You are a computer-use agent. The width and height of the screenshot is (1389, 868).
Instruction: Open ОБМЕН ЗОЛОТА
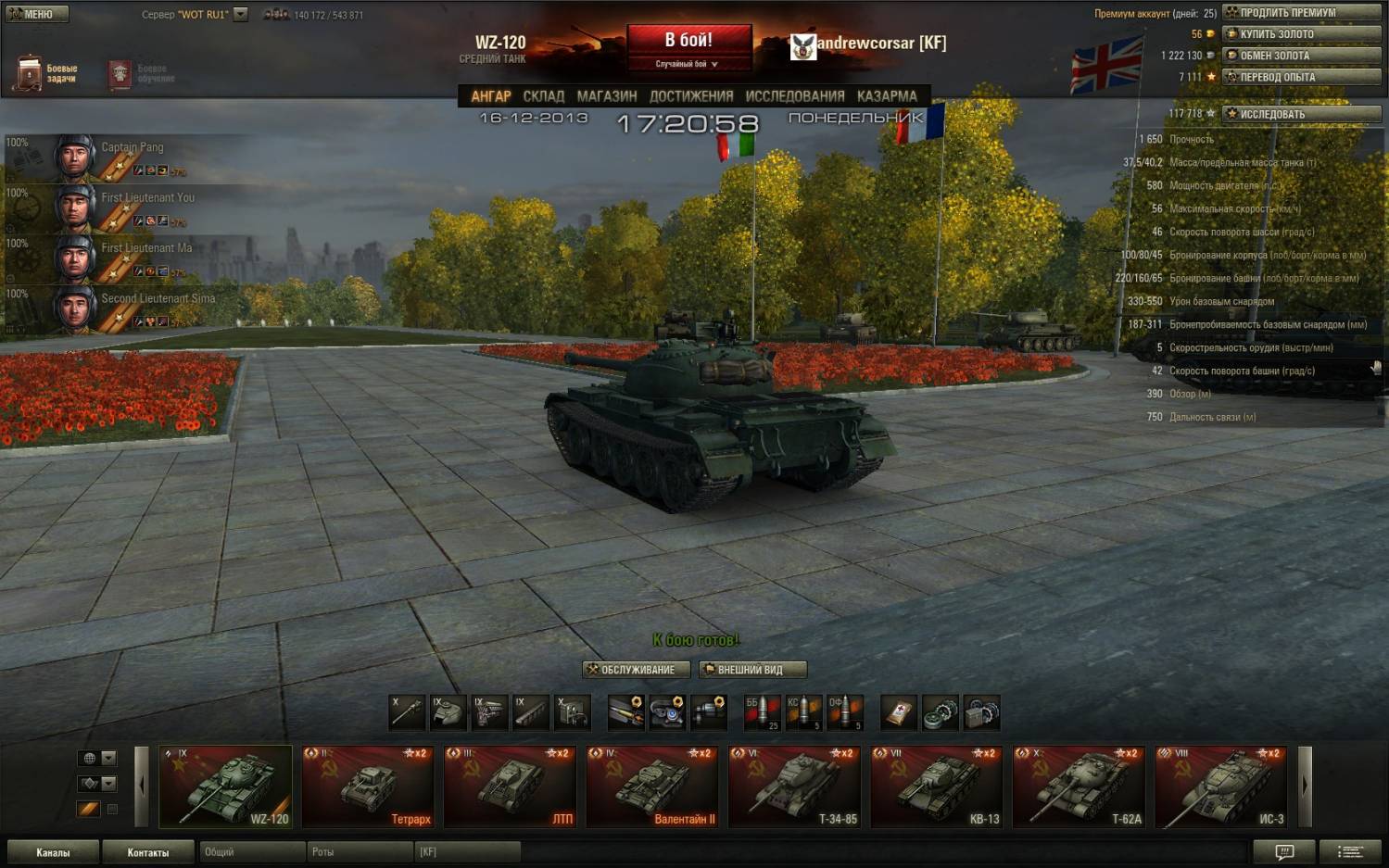(1301, 56)
